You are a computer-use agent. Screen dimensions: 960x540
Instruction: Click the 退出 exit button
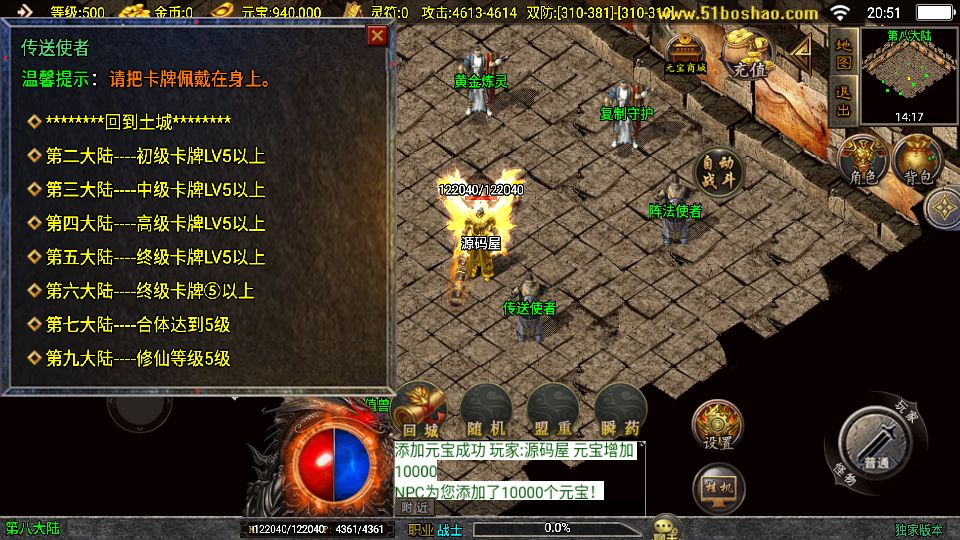(843, 101)
